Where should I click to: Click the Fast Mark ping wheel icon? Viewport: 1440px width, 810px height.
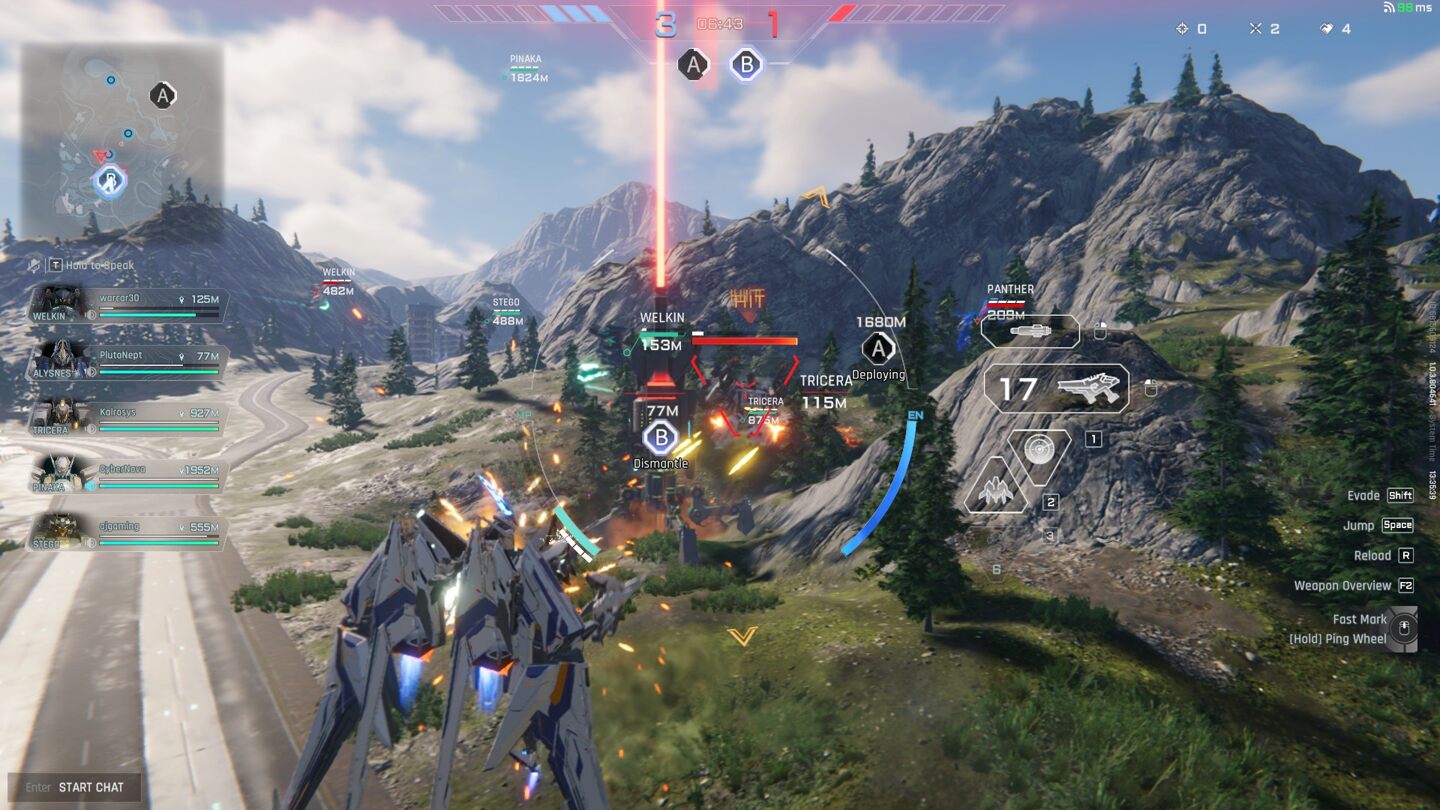point(1404,629)
